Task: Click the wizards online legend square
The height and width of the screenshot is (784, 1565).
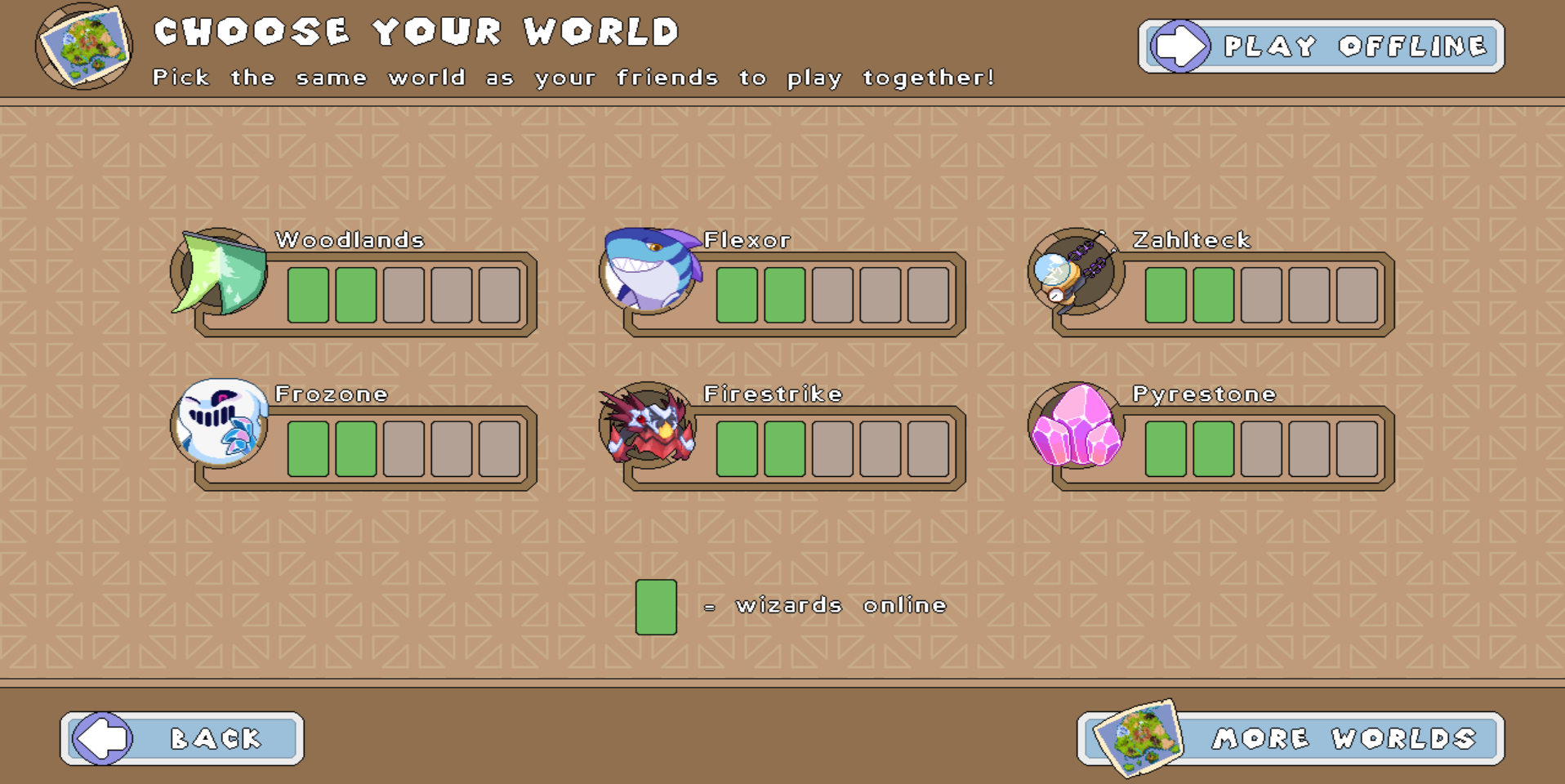Action: tap(658, 606)
